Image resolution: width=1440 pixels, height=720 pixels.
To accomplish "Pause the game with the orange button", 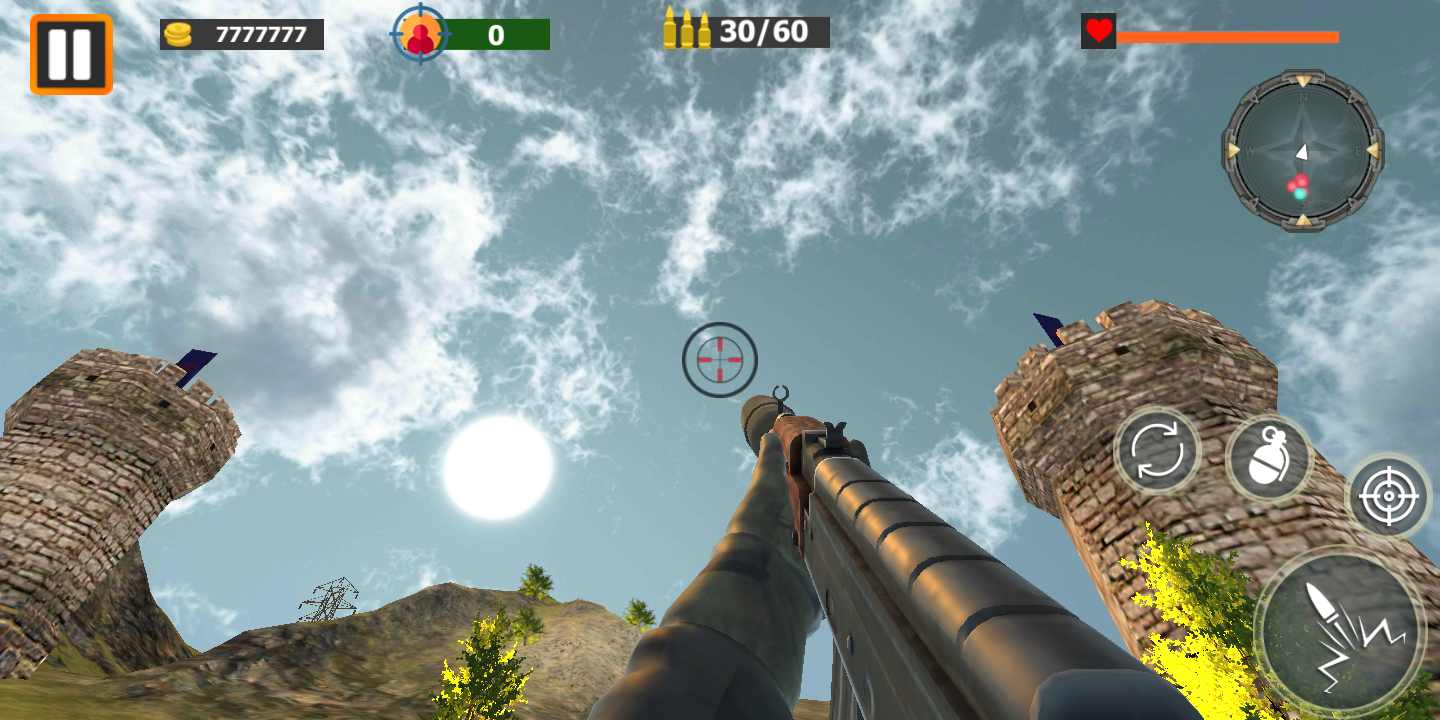I will [71, 54].
